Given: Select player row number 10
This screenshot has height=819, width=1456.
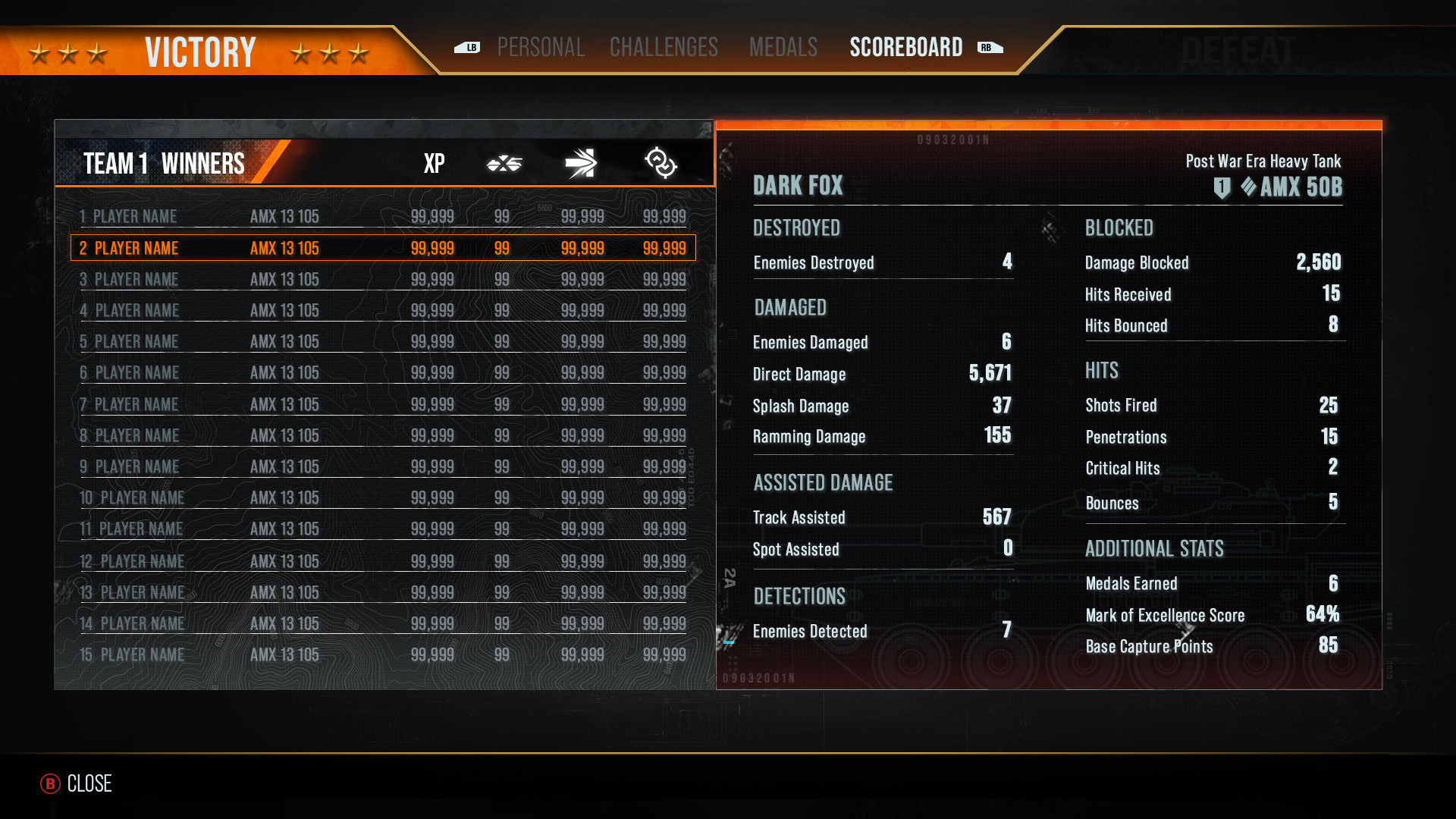Looking at the screenshot, I should (x=383, y=498).
